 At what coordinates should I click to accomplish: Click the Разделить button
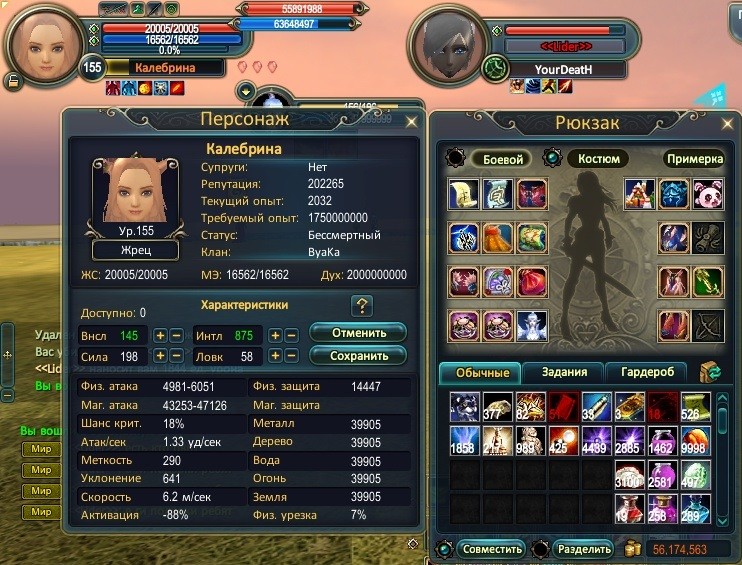click(582, 549)
